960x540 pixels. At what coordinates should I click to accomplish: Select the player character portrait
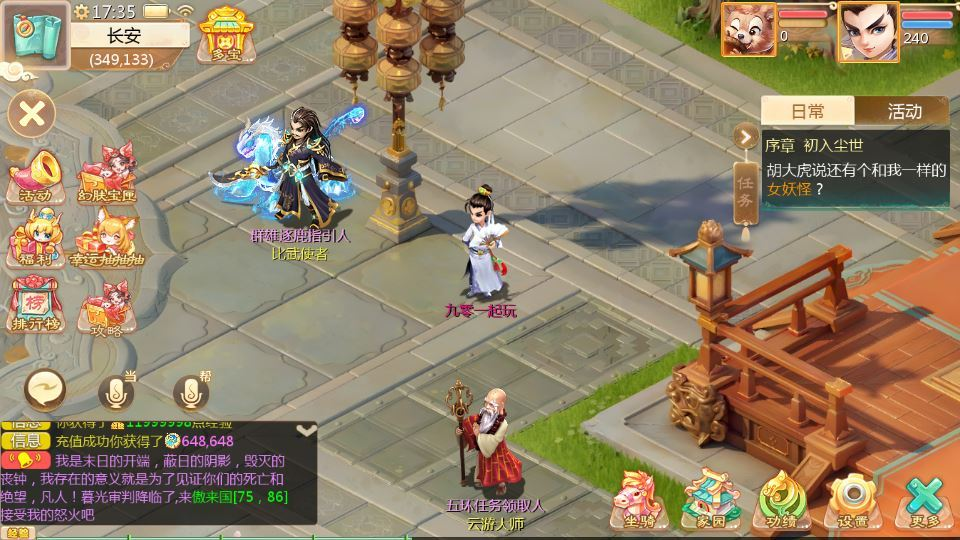(866, 31)
